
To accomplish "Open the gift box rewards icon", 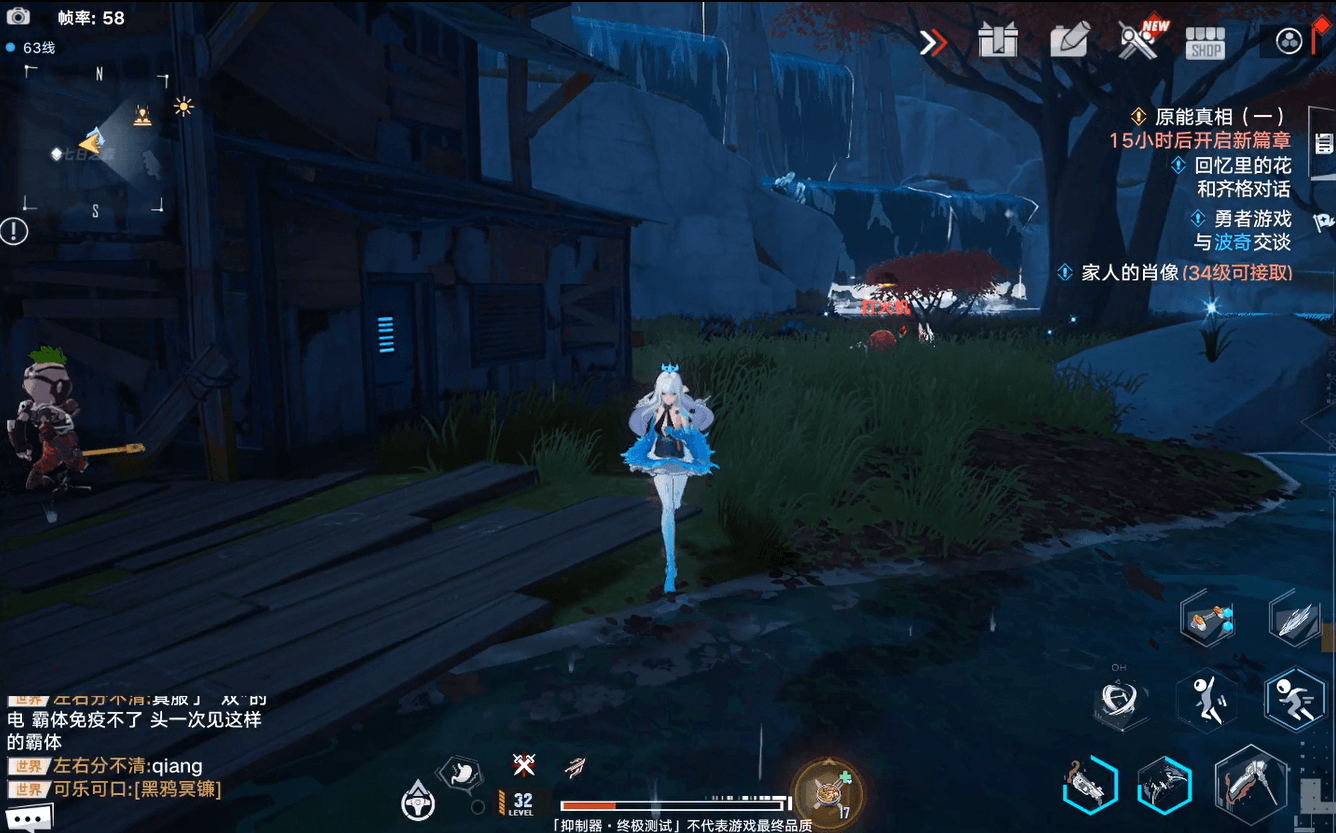I will [998, 41].
